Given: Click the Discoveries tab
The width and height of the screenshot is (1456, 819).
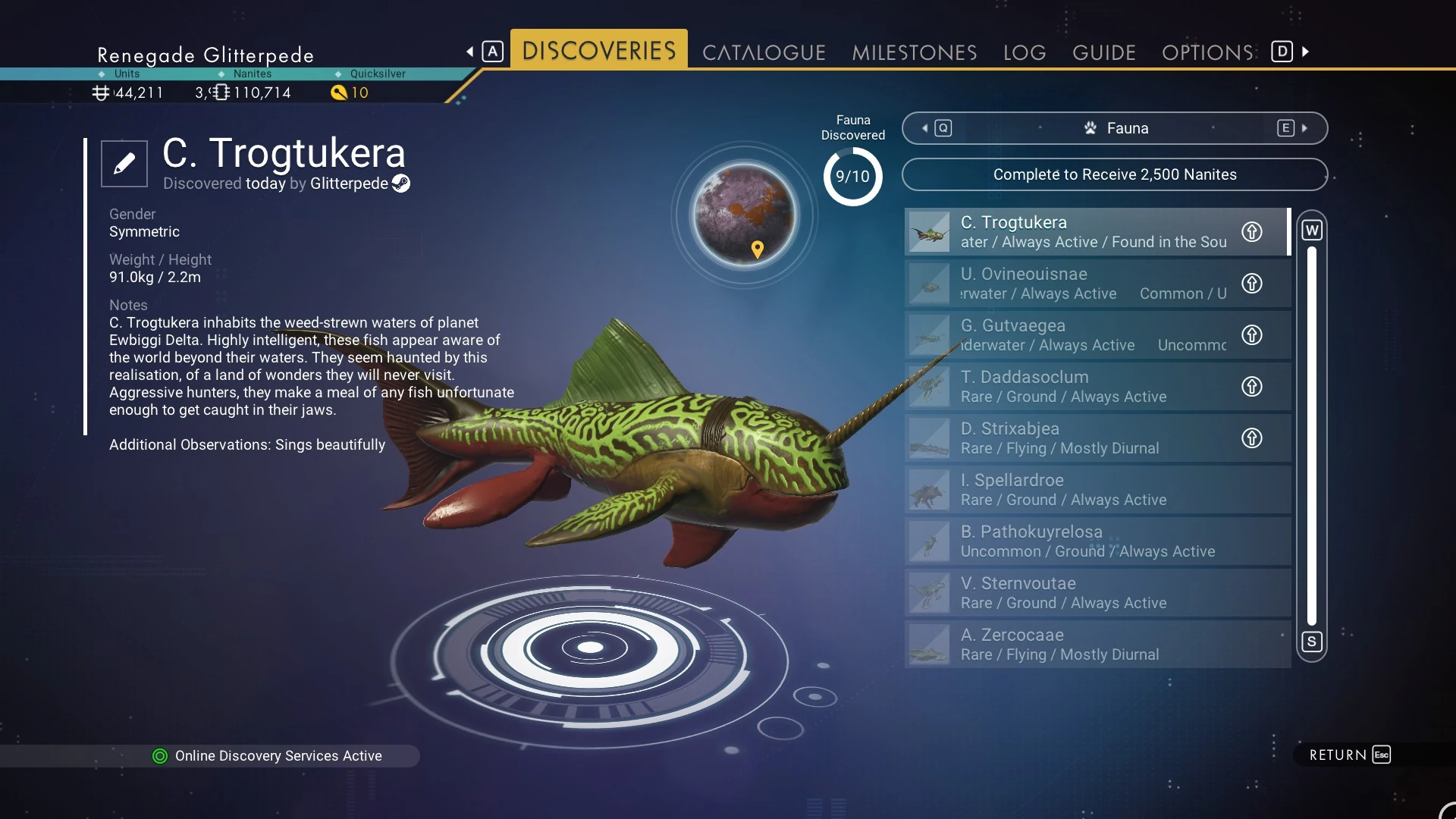Looking at the screenshot, I should [598, 51].
